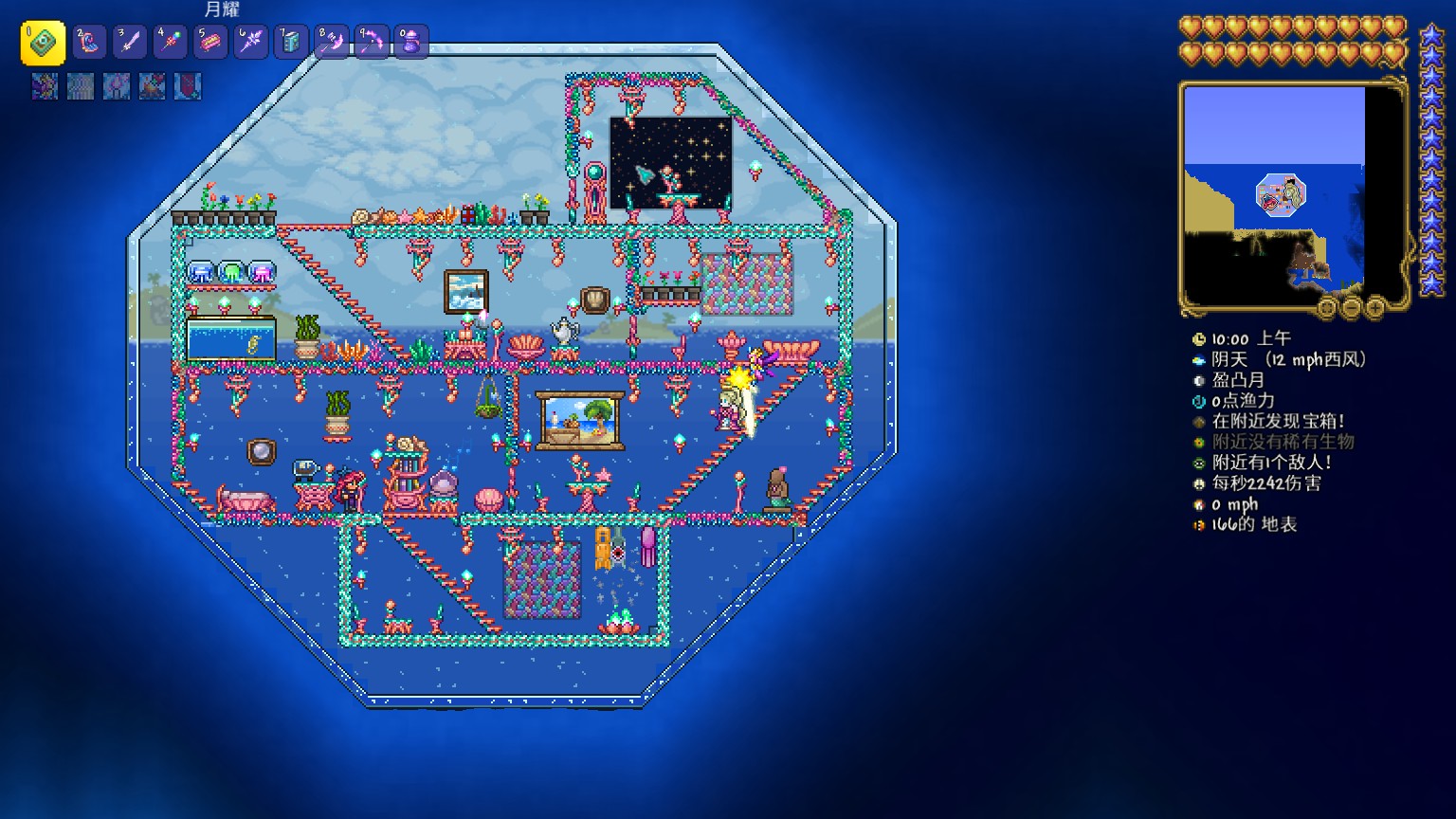Click the striped blue buff icon
1456x819 pixels.
coord(81,86)
